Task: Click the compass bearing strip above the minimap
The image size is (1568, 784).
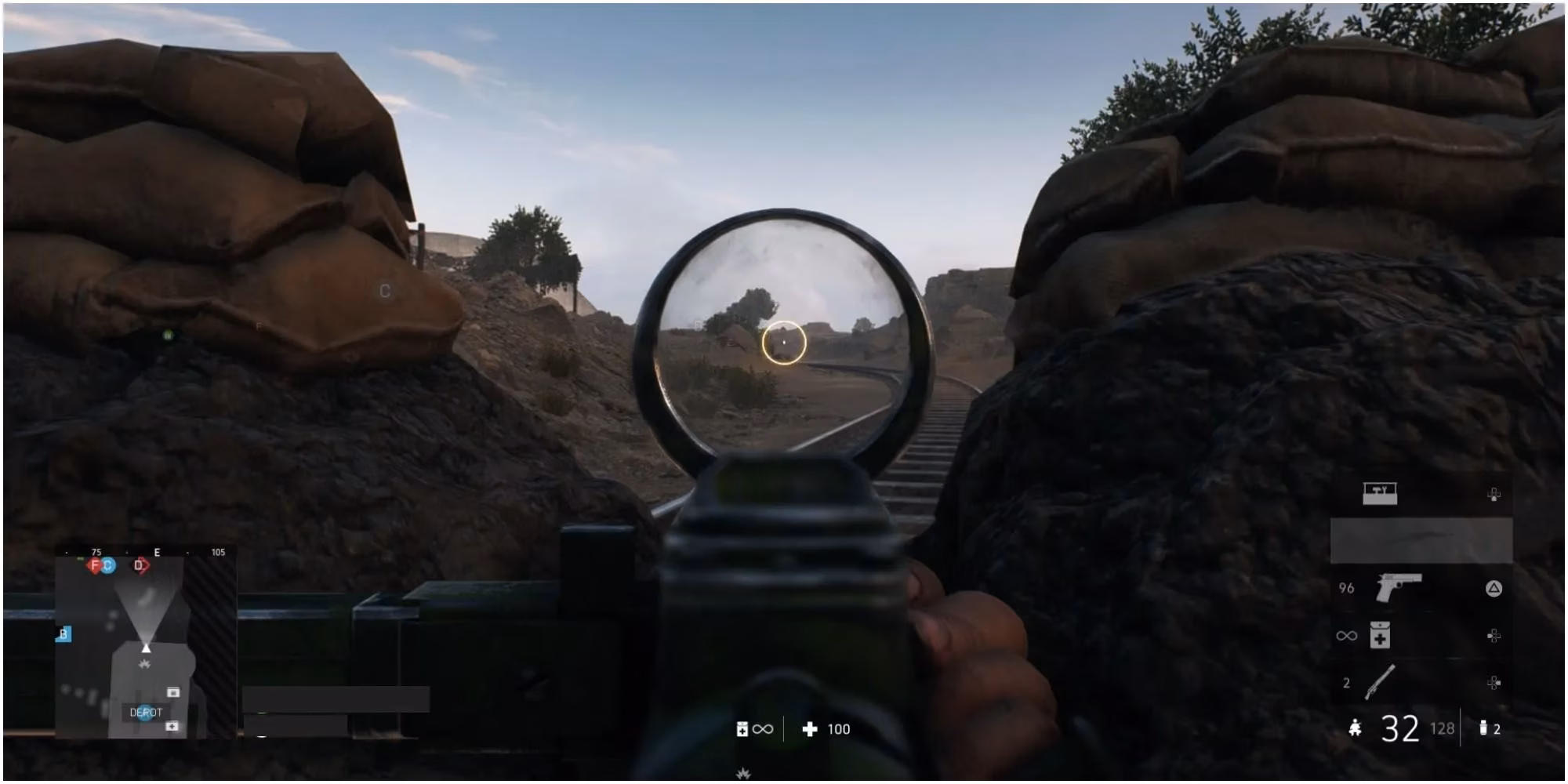Action: tap(157, 552)
